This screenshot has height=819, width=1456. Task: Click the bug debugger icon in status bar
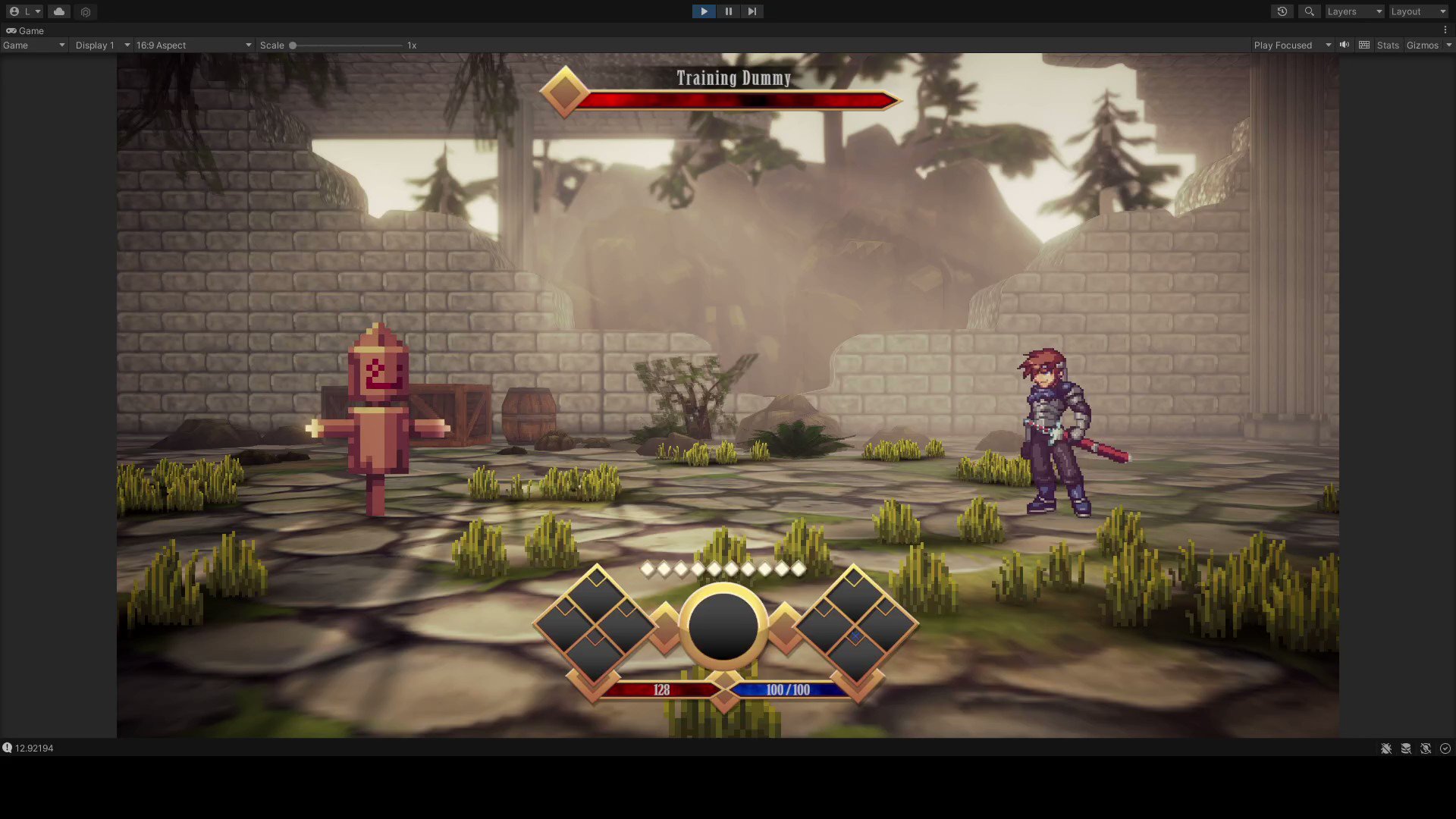point(1386,748)
